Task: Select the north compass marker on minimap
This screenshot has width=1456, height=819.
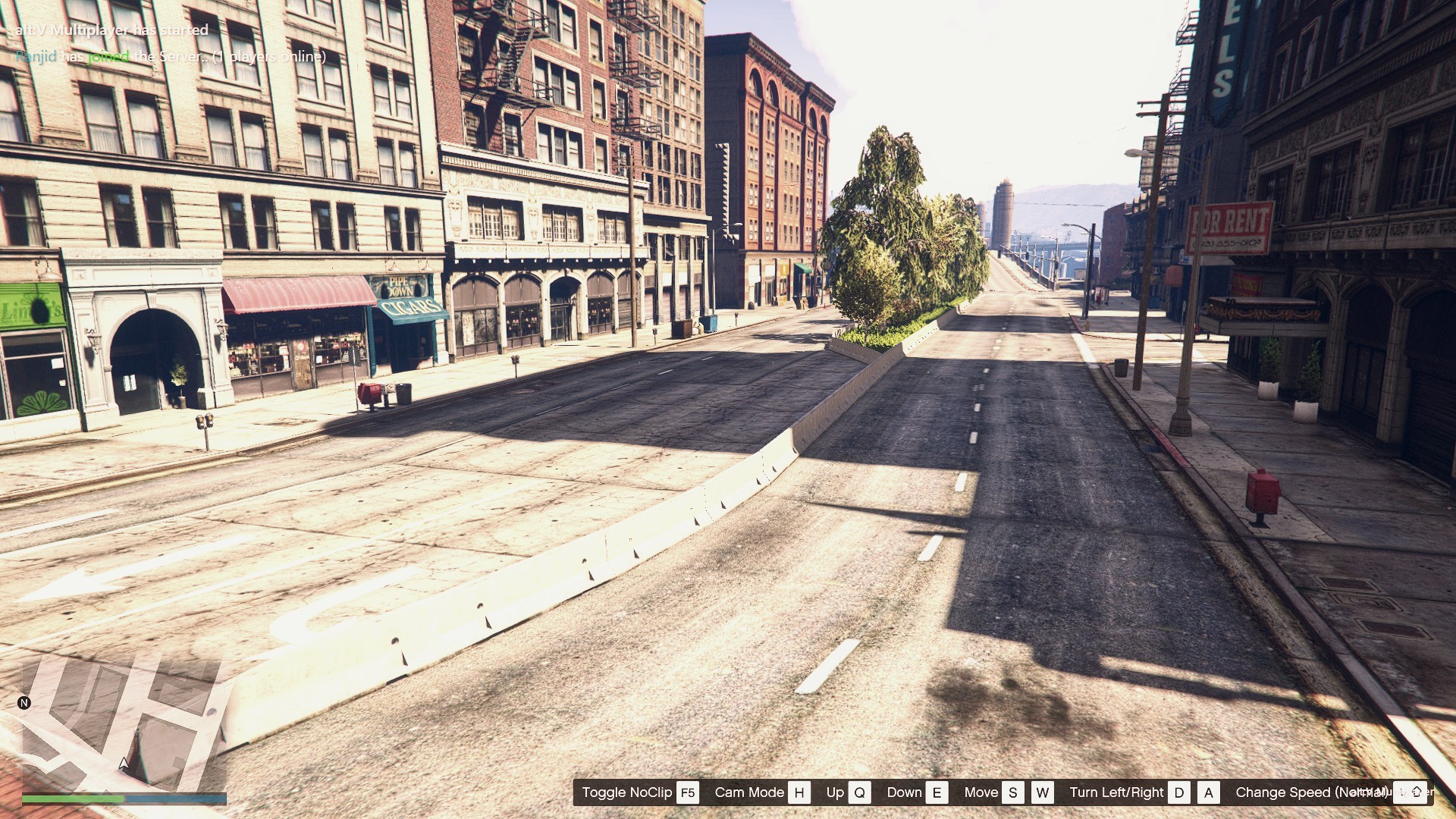Action: pos(24,703)
